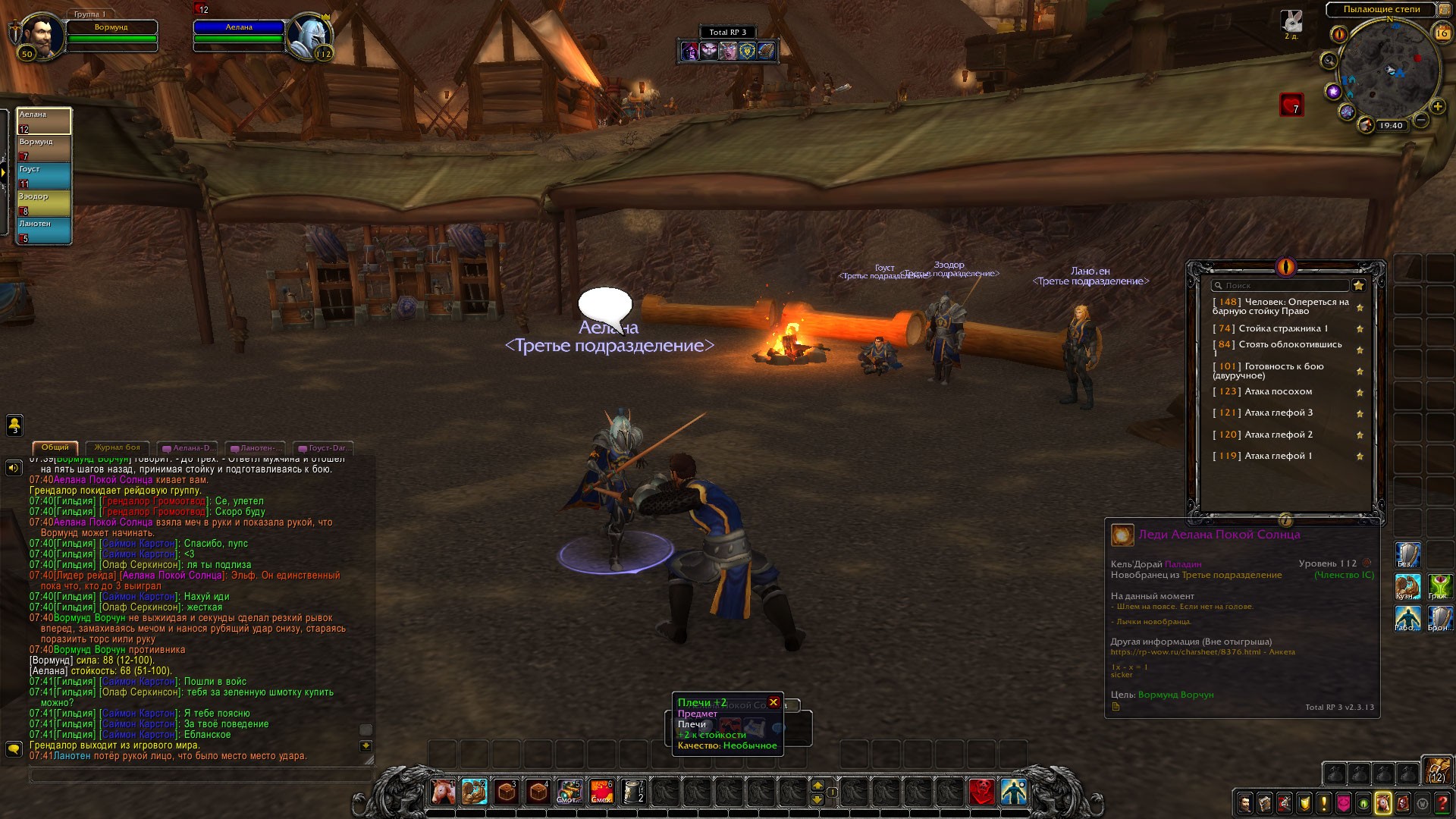
Task: Activate the Смех action bar slot
Action: tap(601, 792)
